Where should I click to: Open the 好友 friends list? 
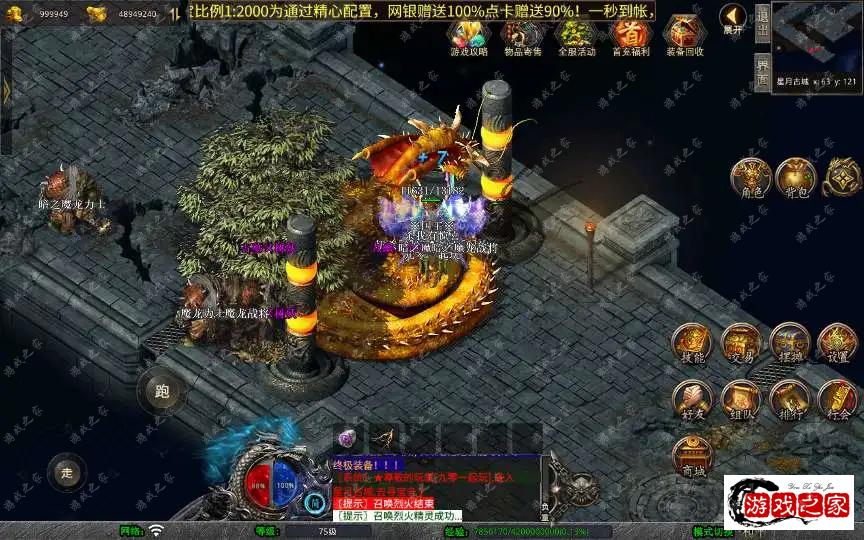coord(691,399)
